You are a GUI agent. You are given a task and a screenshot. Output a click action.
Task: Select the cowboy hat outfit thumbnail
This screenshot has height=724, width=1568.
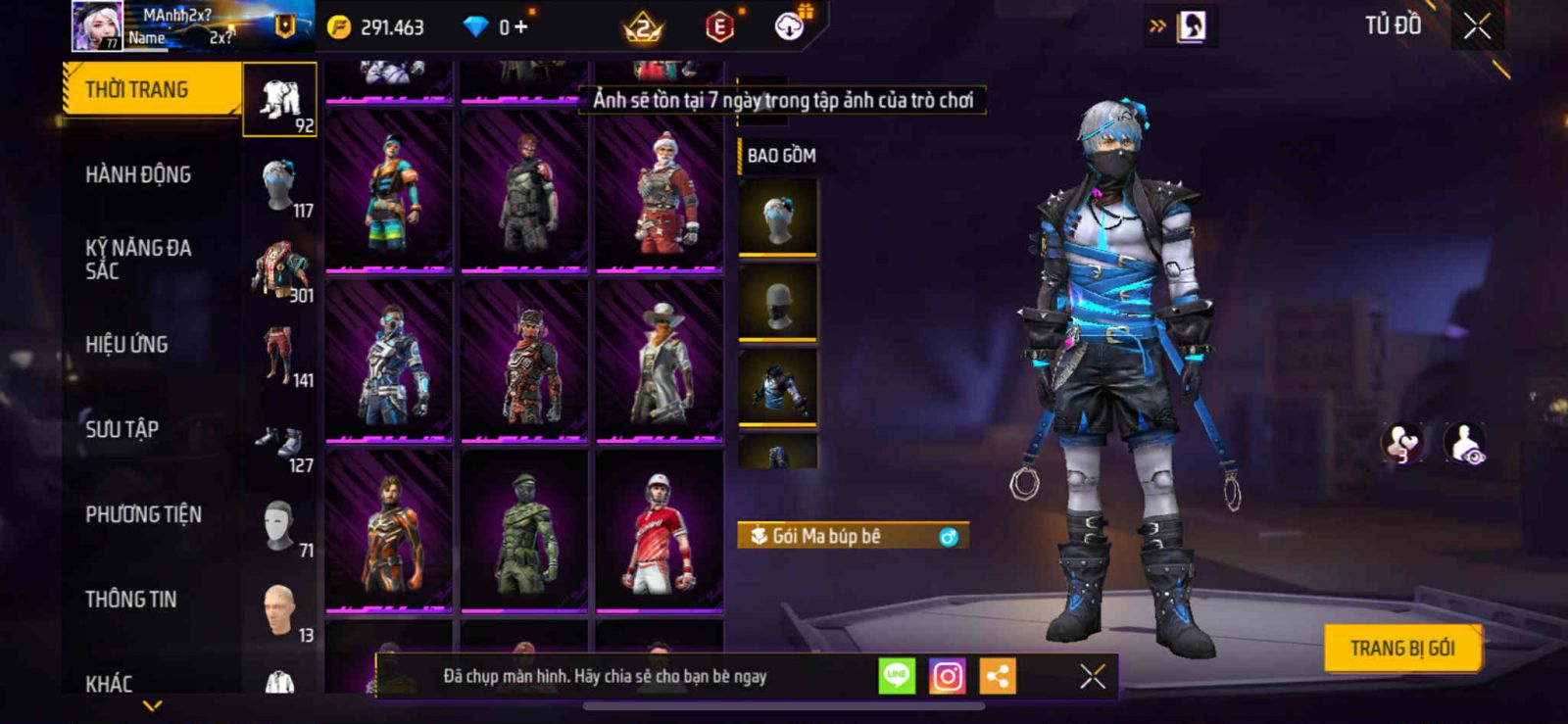[660, 360]
